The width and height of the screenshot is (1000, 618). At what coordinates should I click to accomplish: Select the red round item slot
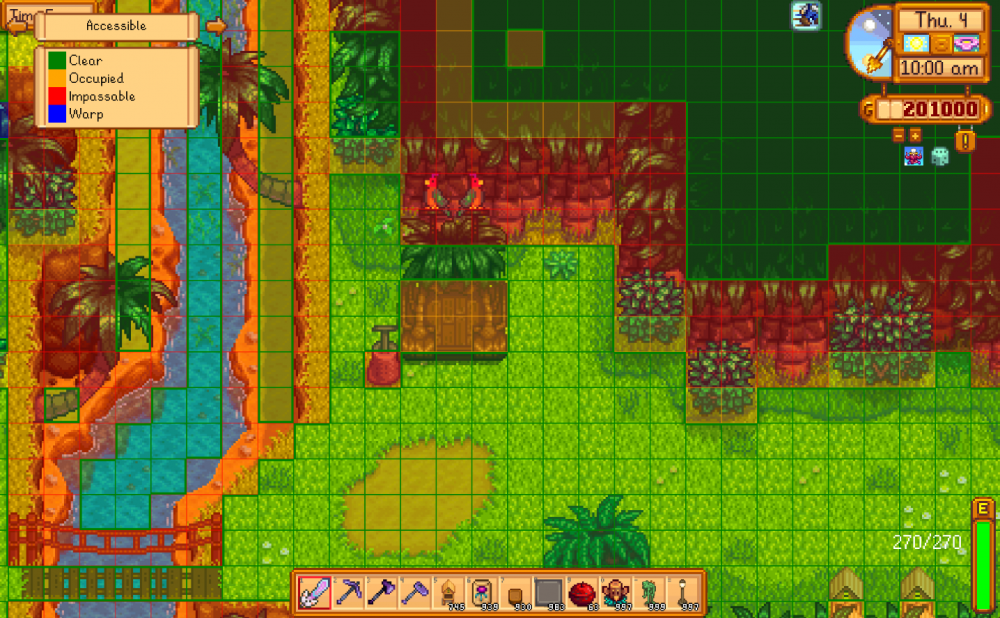[x=581, y=592]
